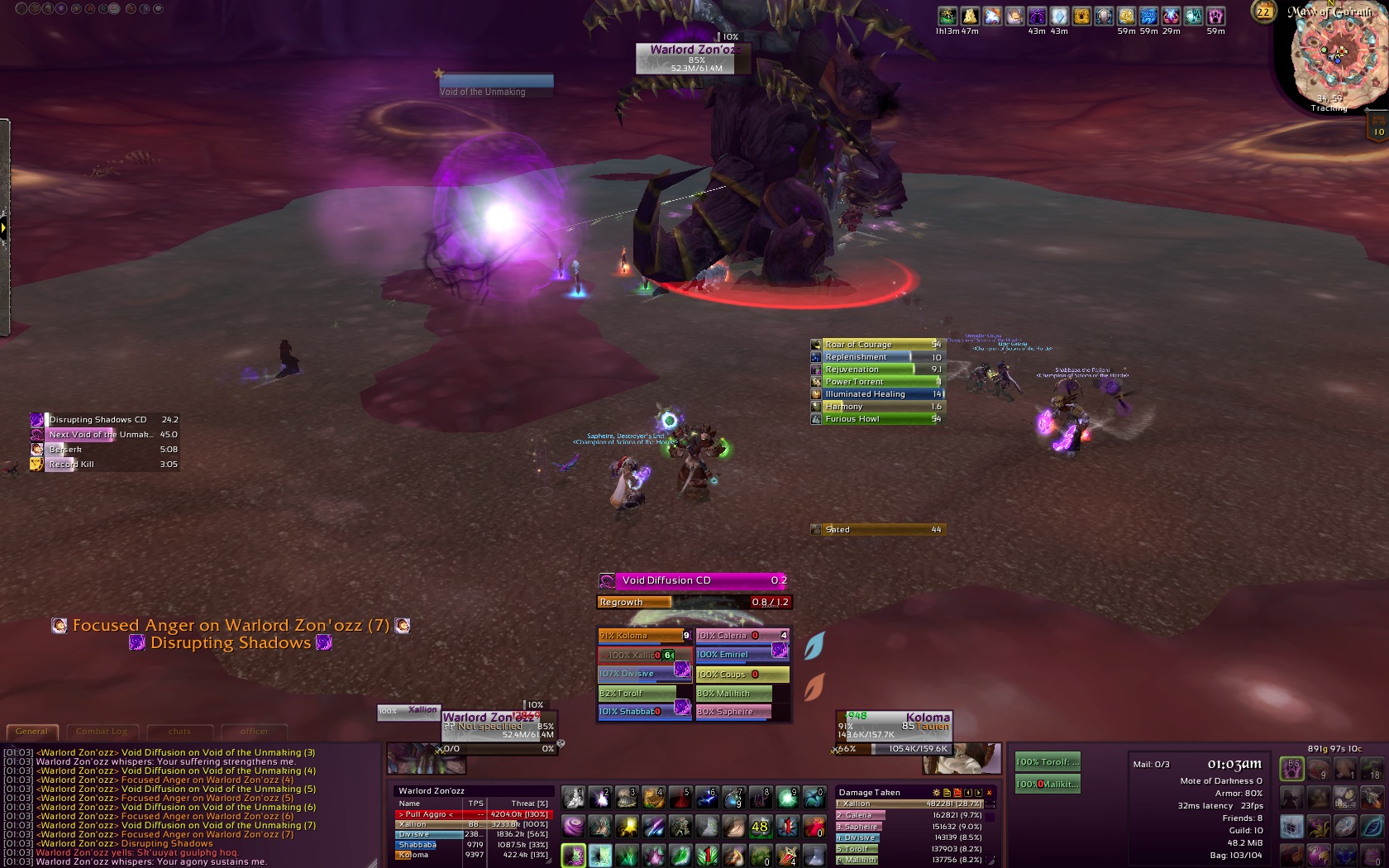The width and height of the screenshot is (1389, 868).
Task: Select Xallion's row in the threat meter
Action: pyautogui.click(x=473, y=824)
